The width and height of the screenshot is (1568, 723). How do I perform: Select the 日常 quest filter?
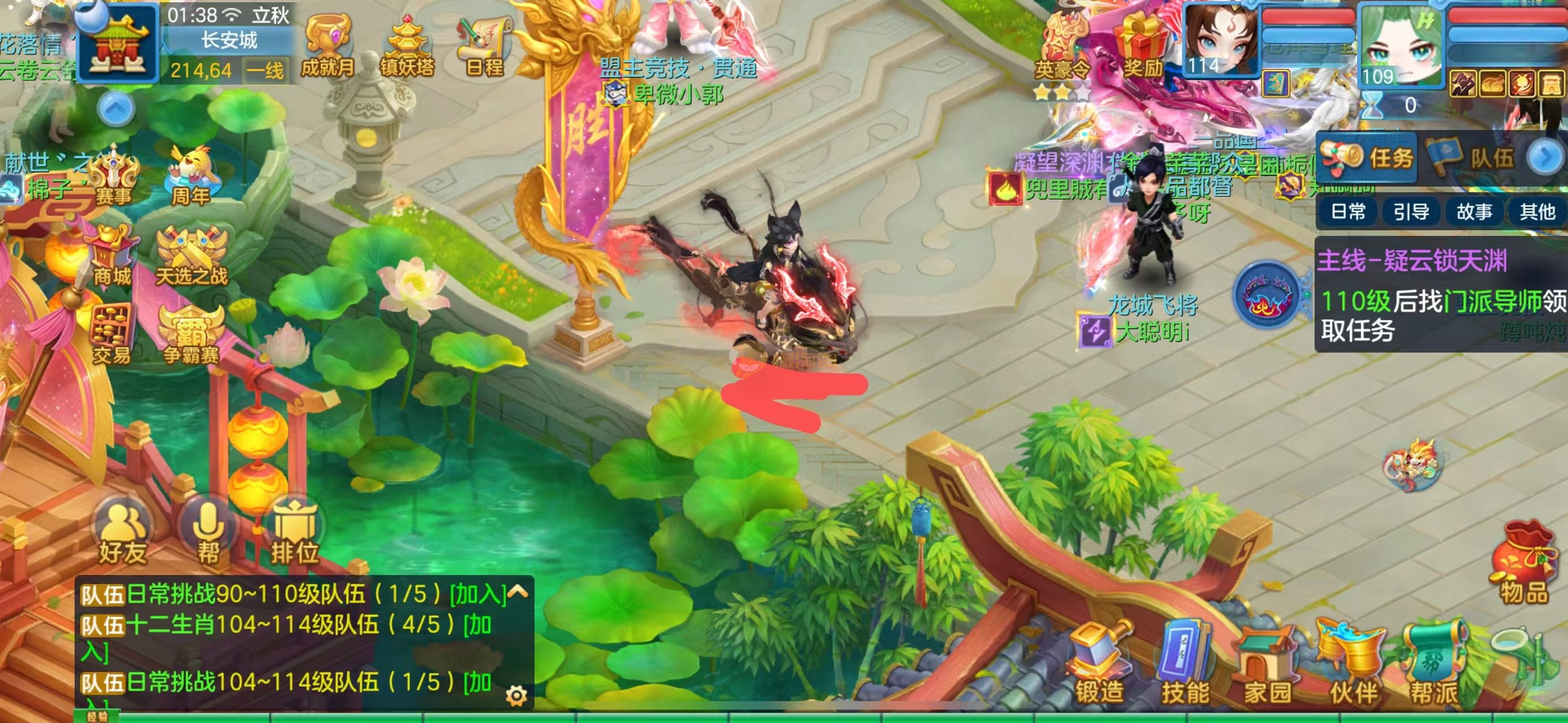tap(1348, 212)
